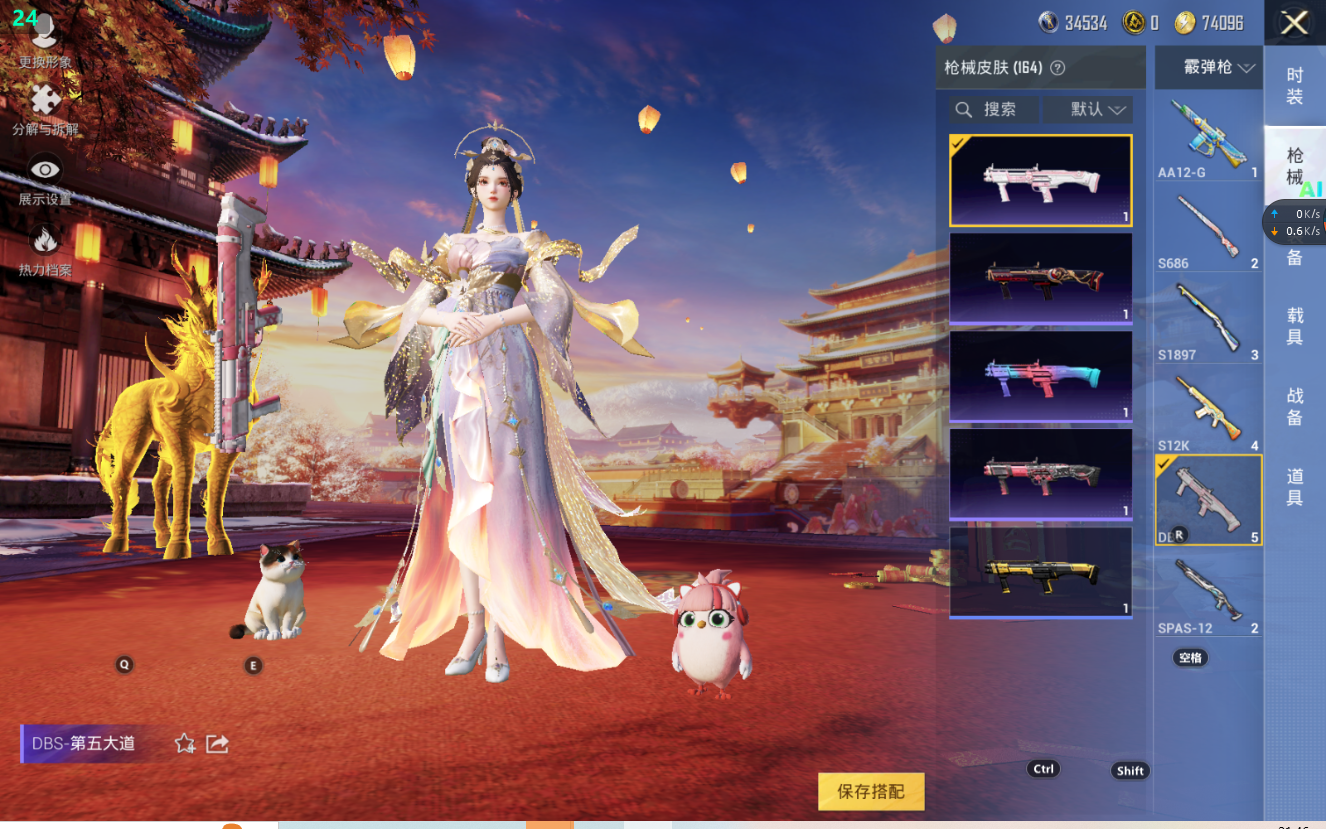1326x829 pixels.
Task: Choose the blue-pink gradient shotgun skin
Action: point(1040,375)
